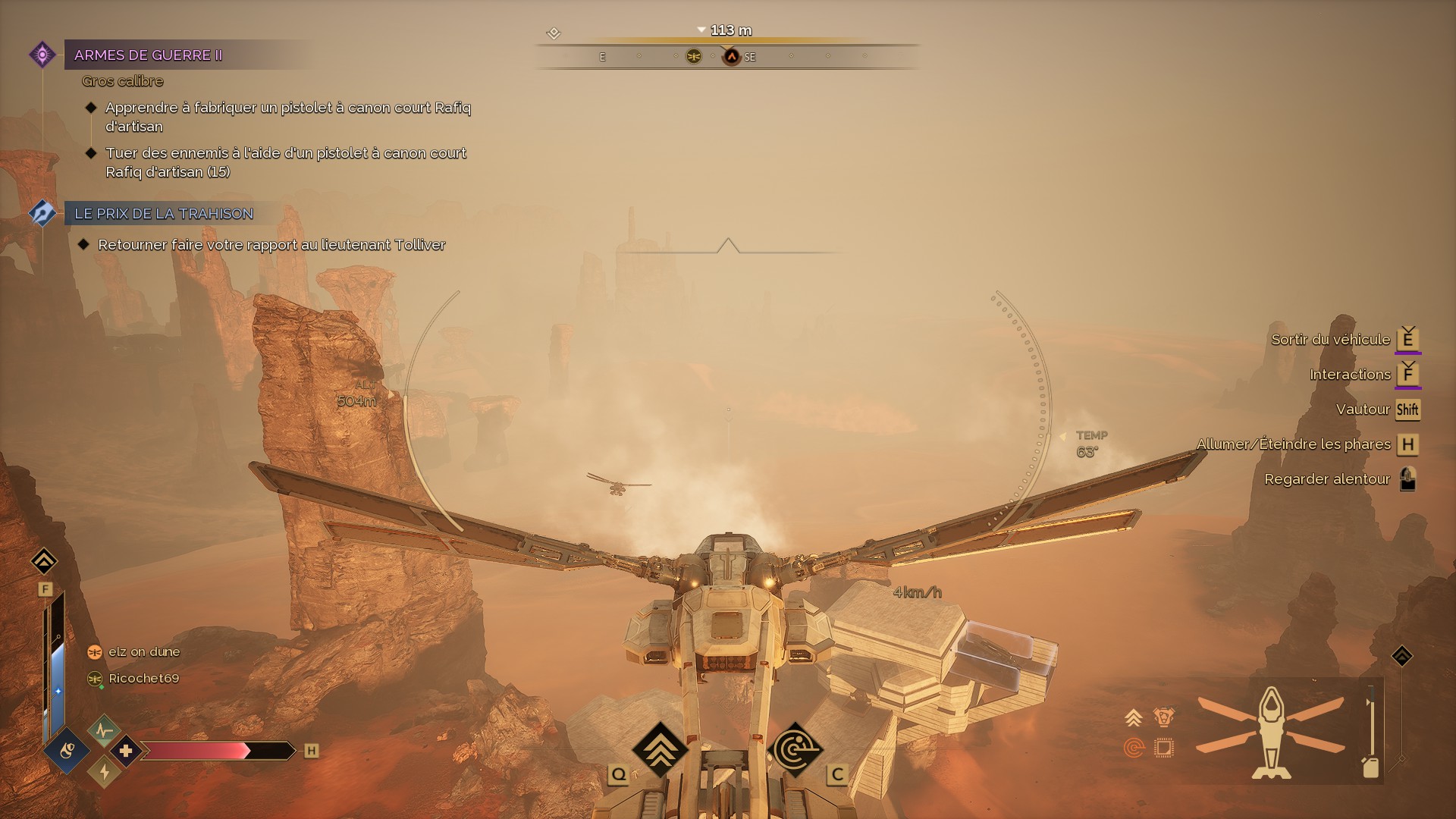The image size is (1456, 819).
Task: Click the fuel canister icon
Action: pos(1370,767)
